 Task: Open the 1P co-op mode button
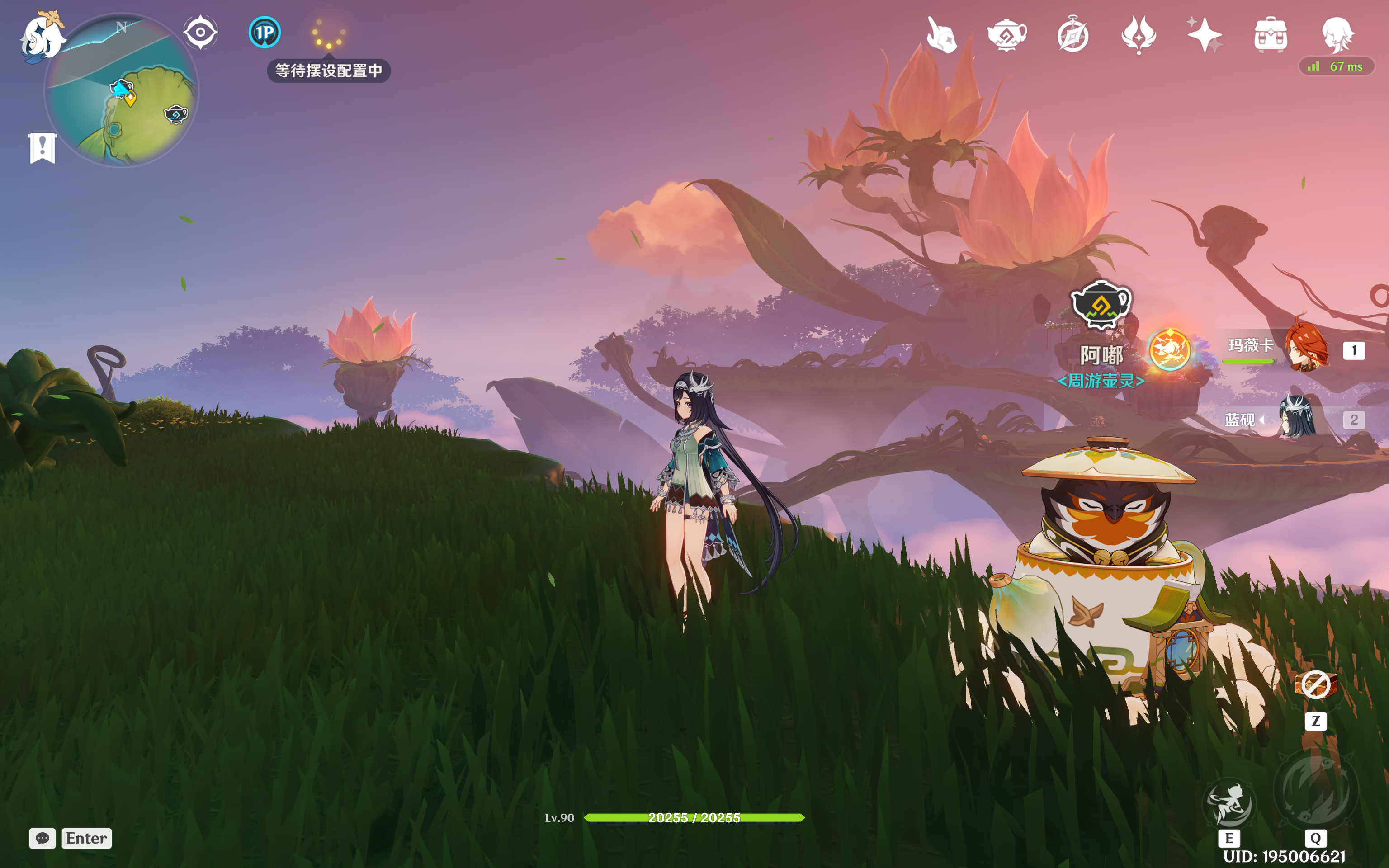[265, 32]
